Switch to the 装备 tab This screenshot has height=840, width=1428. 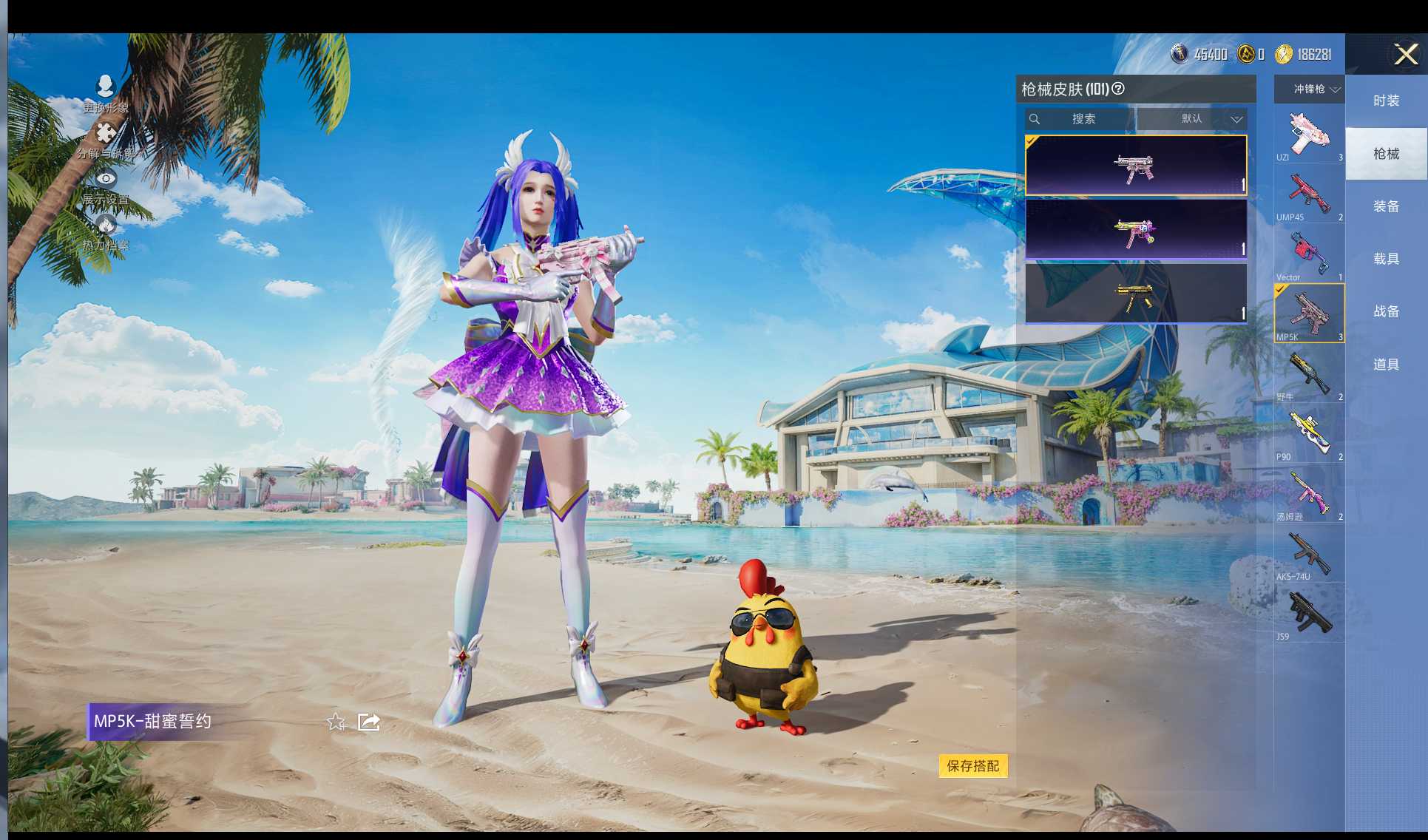pos(1386,206)
